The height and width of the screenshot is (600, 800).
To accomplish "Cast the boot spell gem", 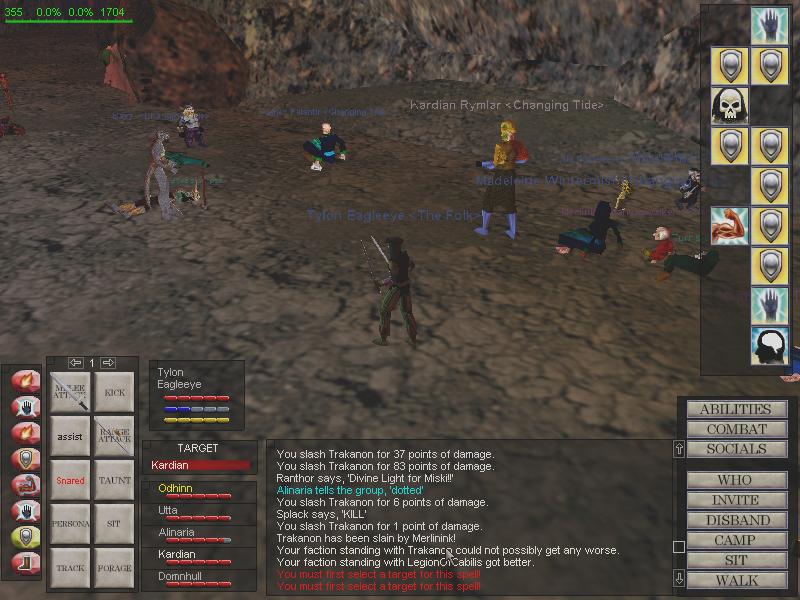I will point(21,563).
